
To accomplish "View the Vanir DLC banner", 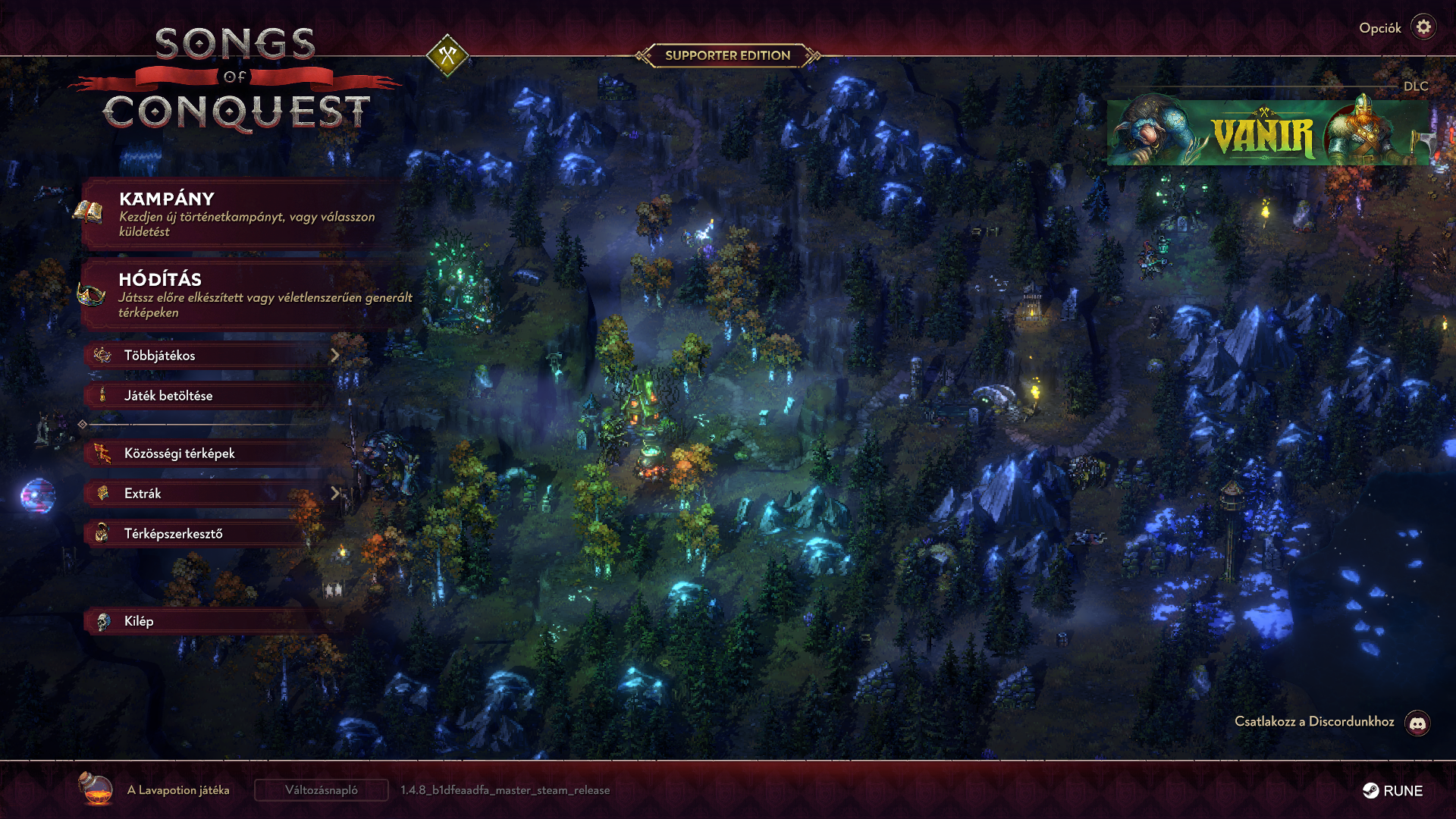I will [1266, 133].
